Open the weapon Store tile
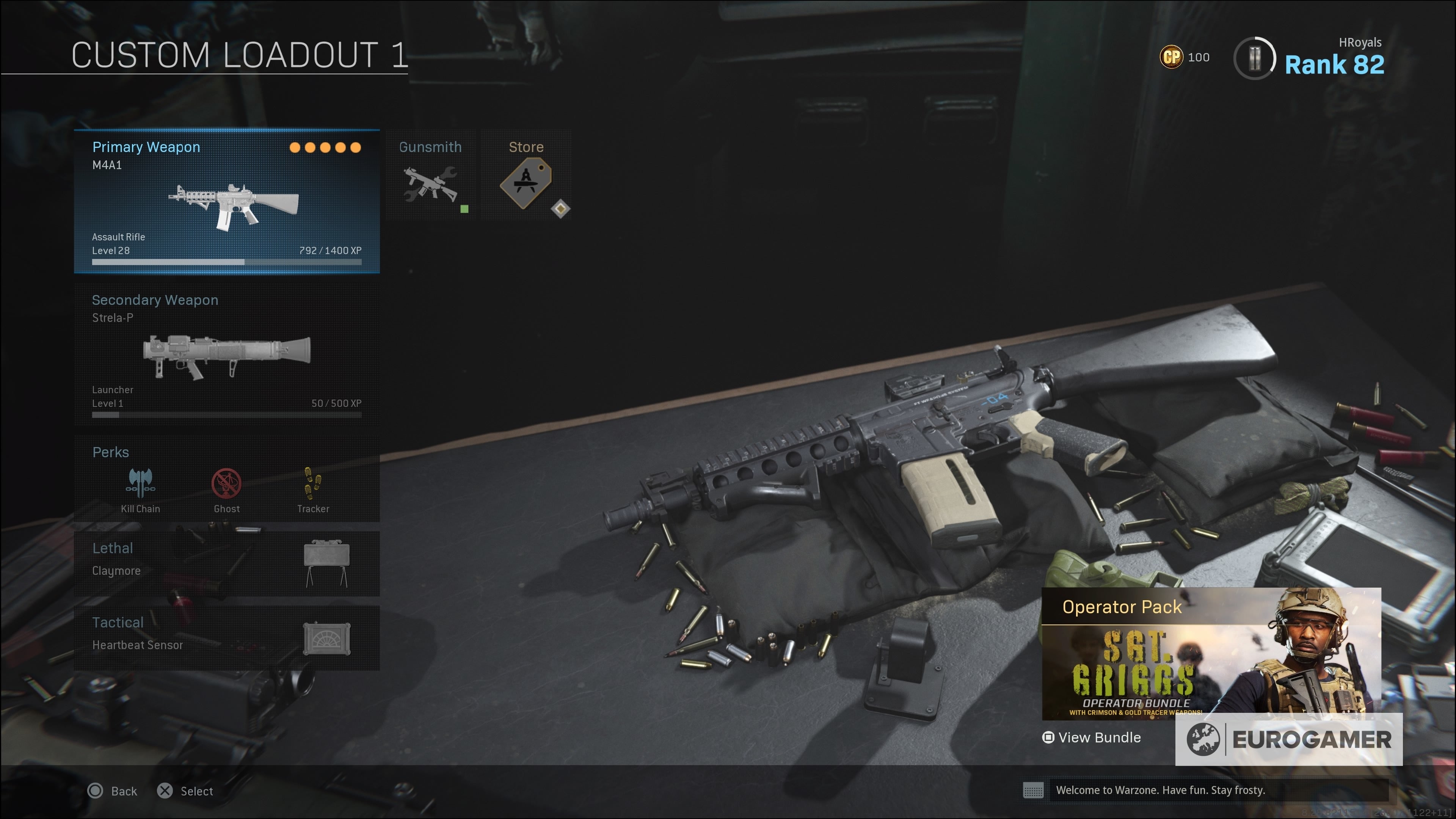This screenshot has width=1456, height=819. [526, 175]
